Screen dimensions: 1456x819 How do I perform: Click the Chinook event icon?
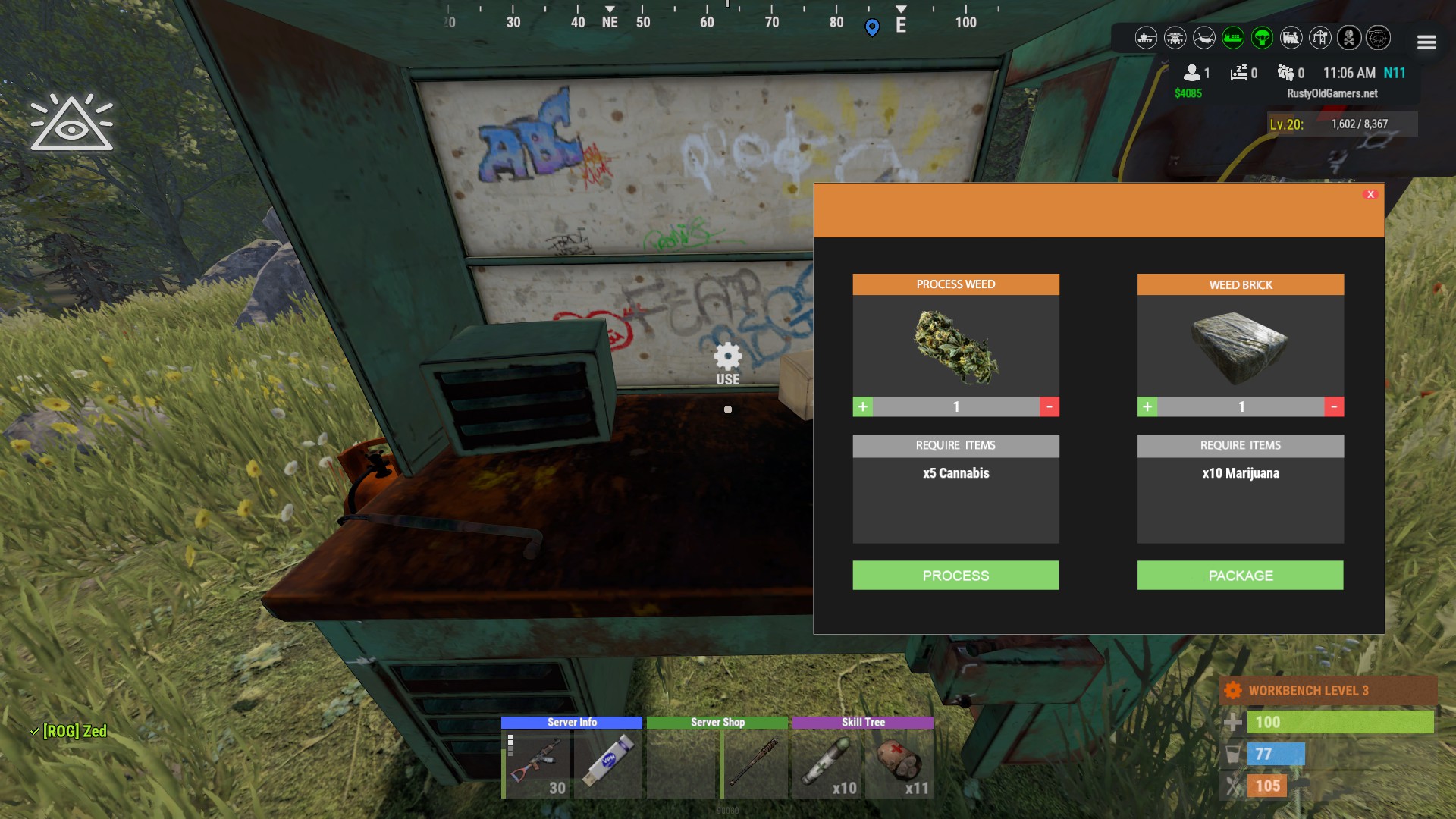[1203, 38]
